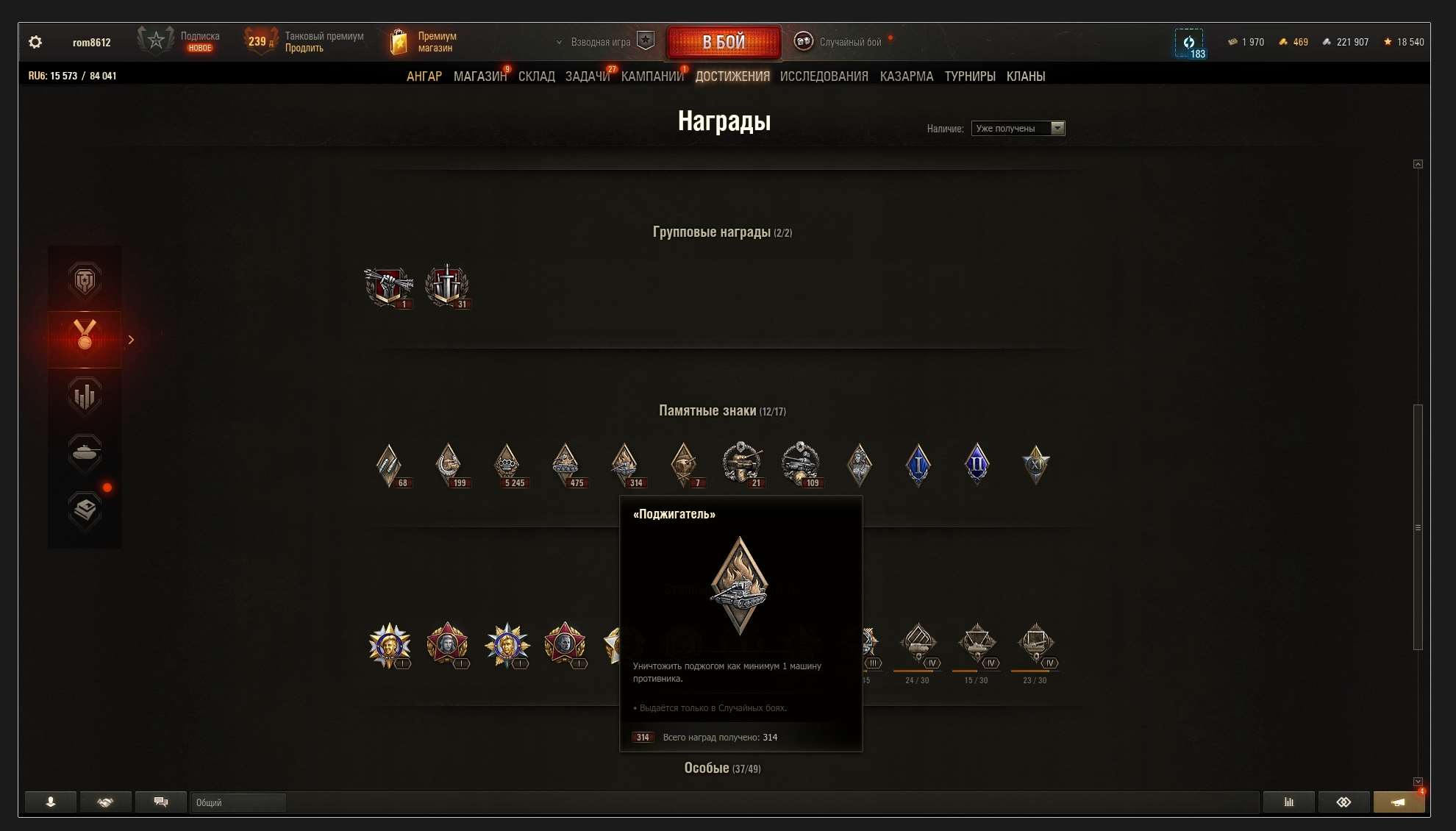Viewport: 1456px width, 831px height.
Task: Click the Общий chat channel field
Action: click(x=238, y=802)
